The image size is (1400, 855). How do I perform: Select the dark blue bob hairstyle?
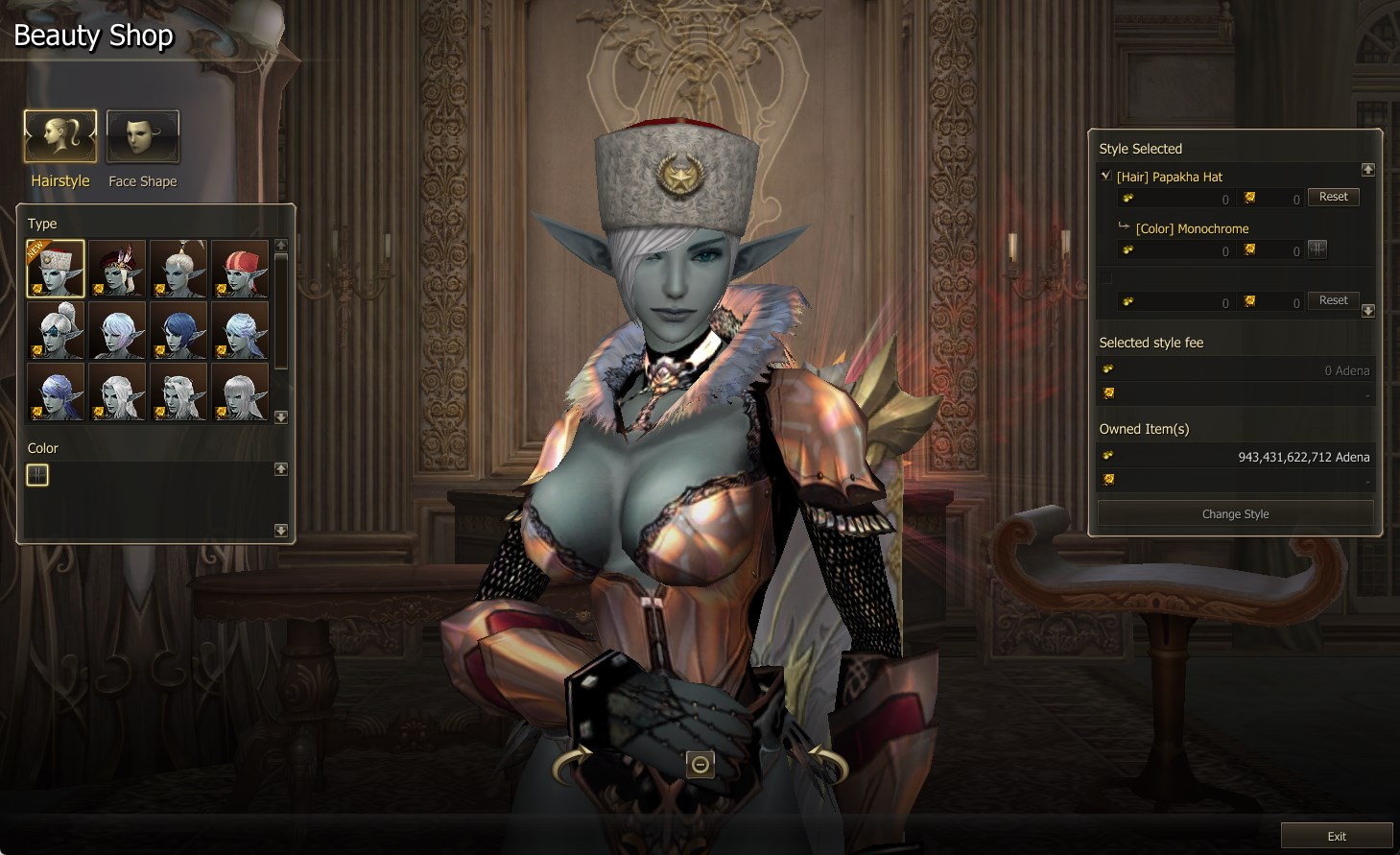tap(178, 330)
